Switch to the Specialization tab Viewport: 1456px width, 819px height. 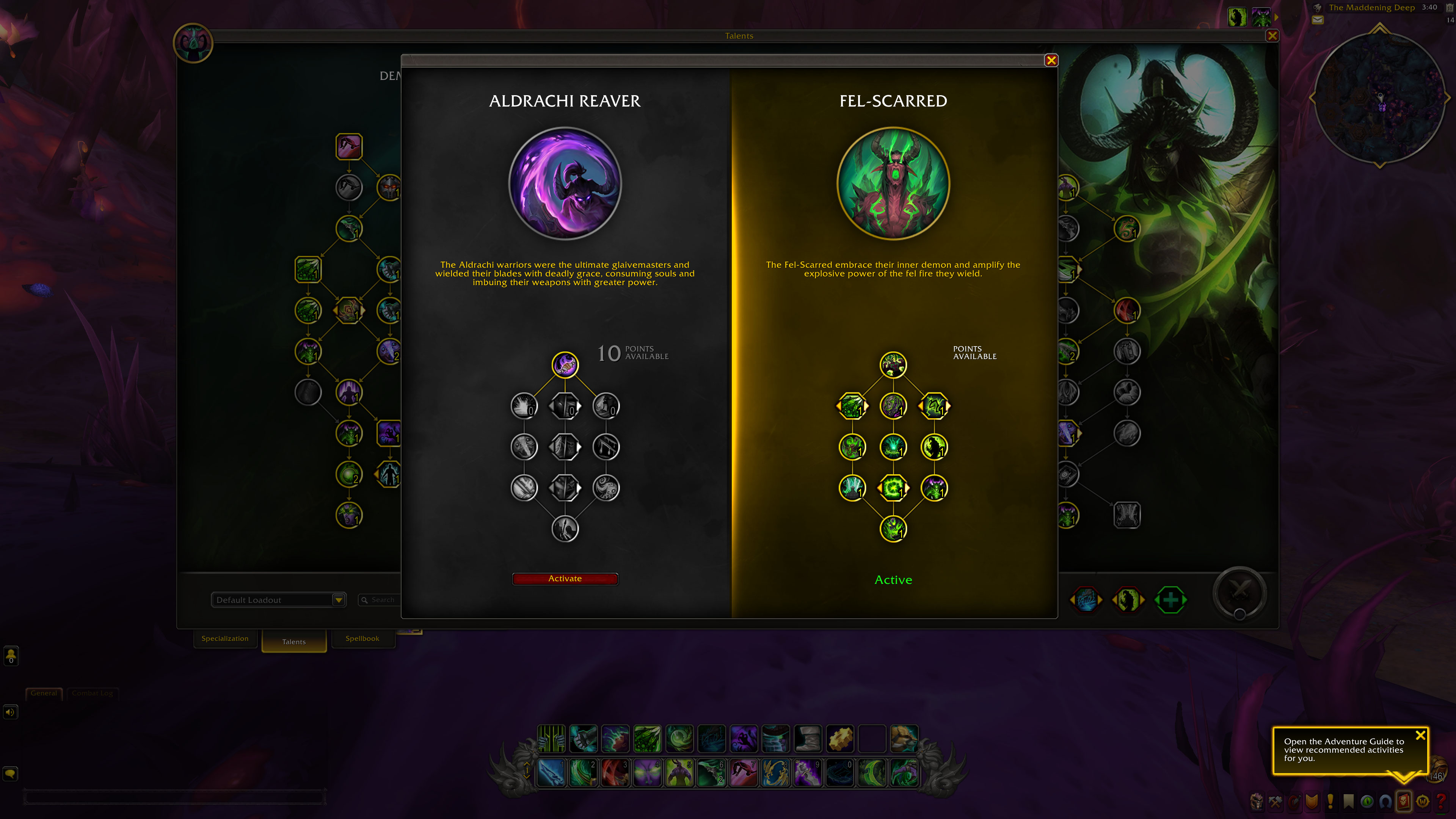point(225,639)
